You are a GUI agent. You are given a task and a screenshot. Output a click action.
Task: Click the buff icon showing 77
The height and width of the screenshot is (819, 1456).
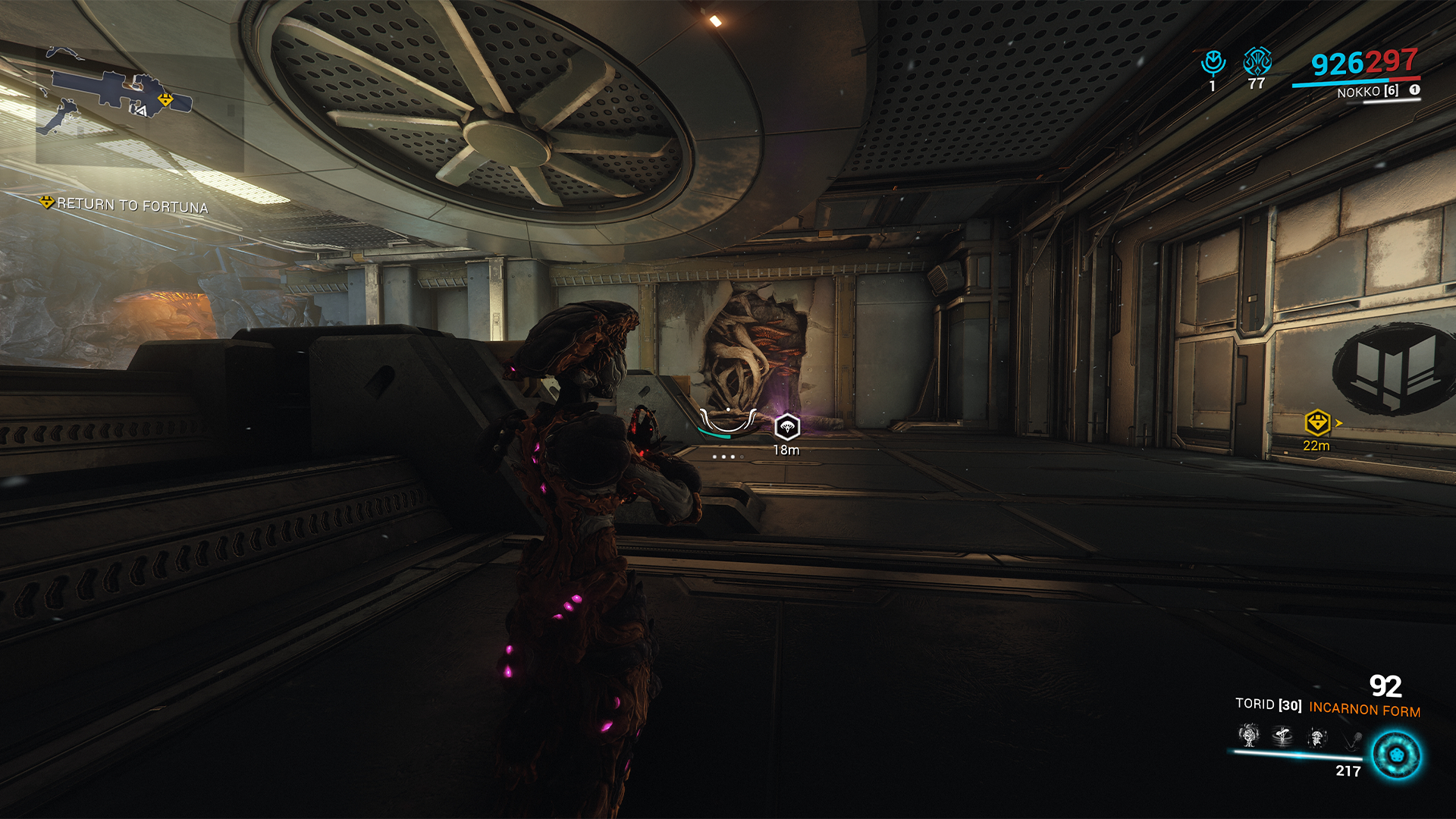pyautogui.click(x=1257, y=61)
